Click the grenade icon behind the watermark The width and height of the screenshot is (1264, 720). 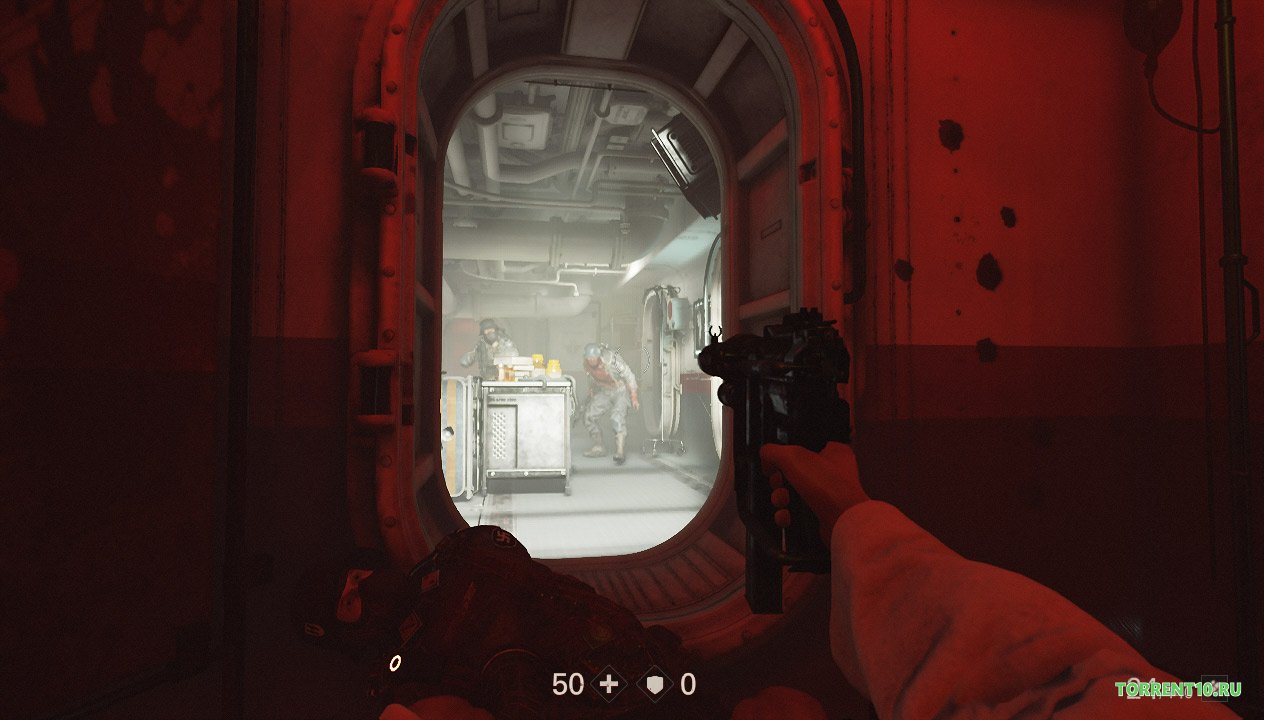[1215, 689]
